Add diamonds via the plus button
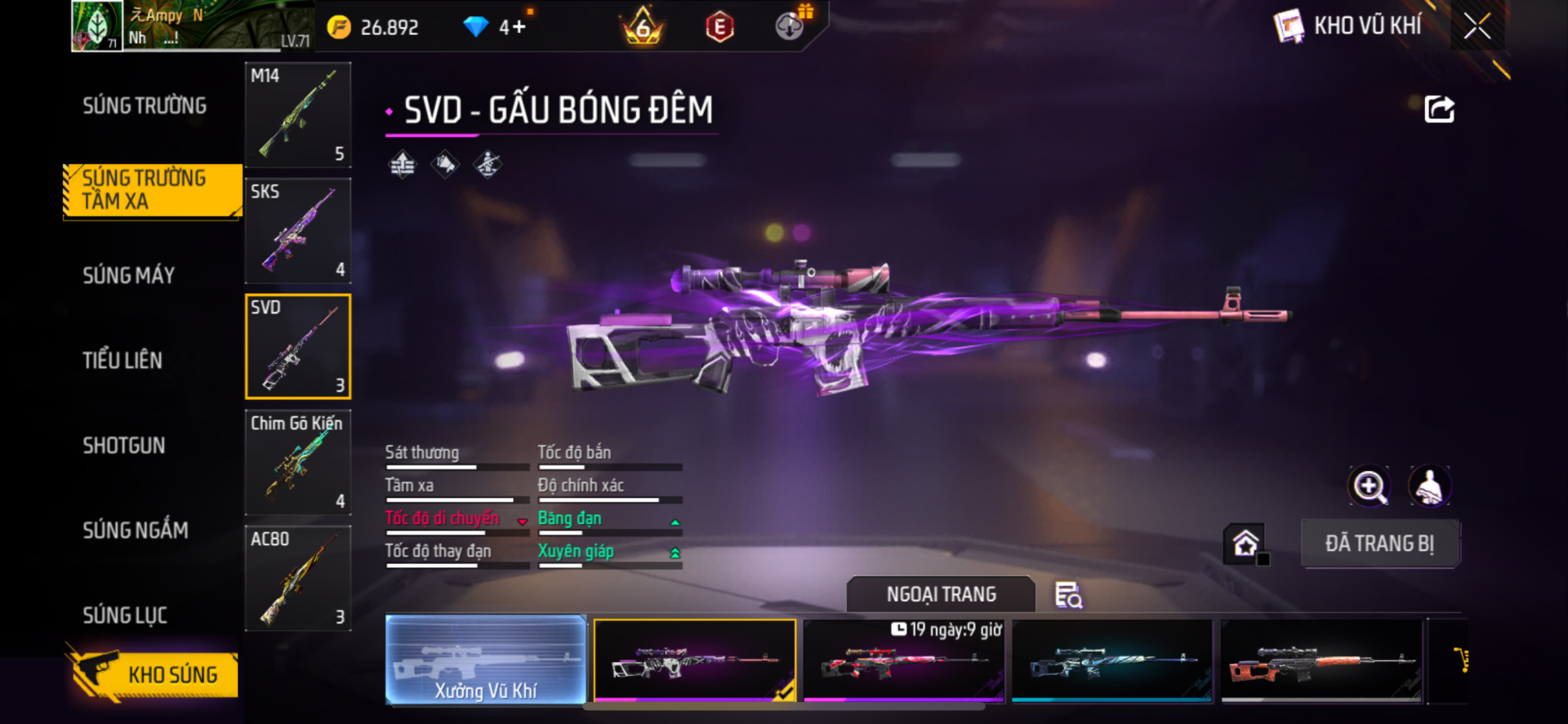 tap(519, 28)
